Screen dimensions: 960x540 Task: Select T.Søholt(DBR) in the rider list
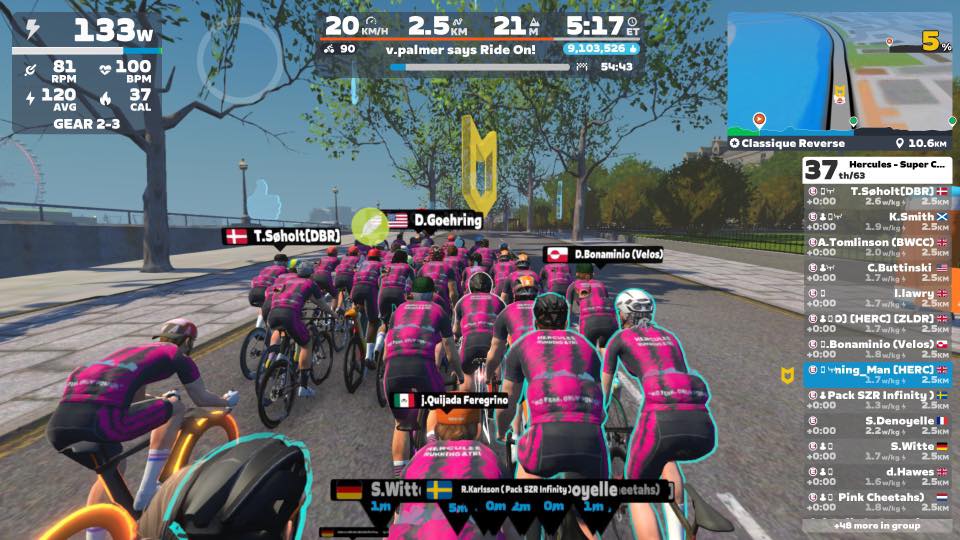coord(878,196)
